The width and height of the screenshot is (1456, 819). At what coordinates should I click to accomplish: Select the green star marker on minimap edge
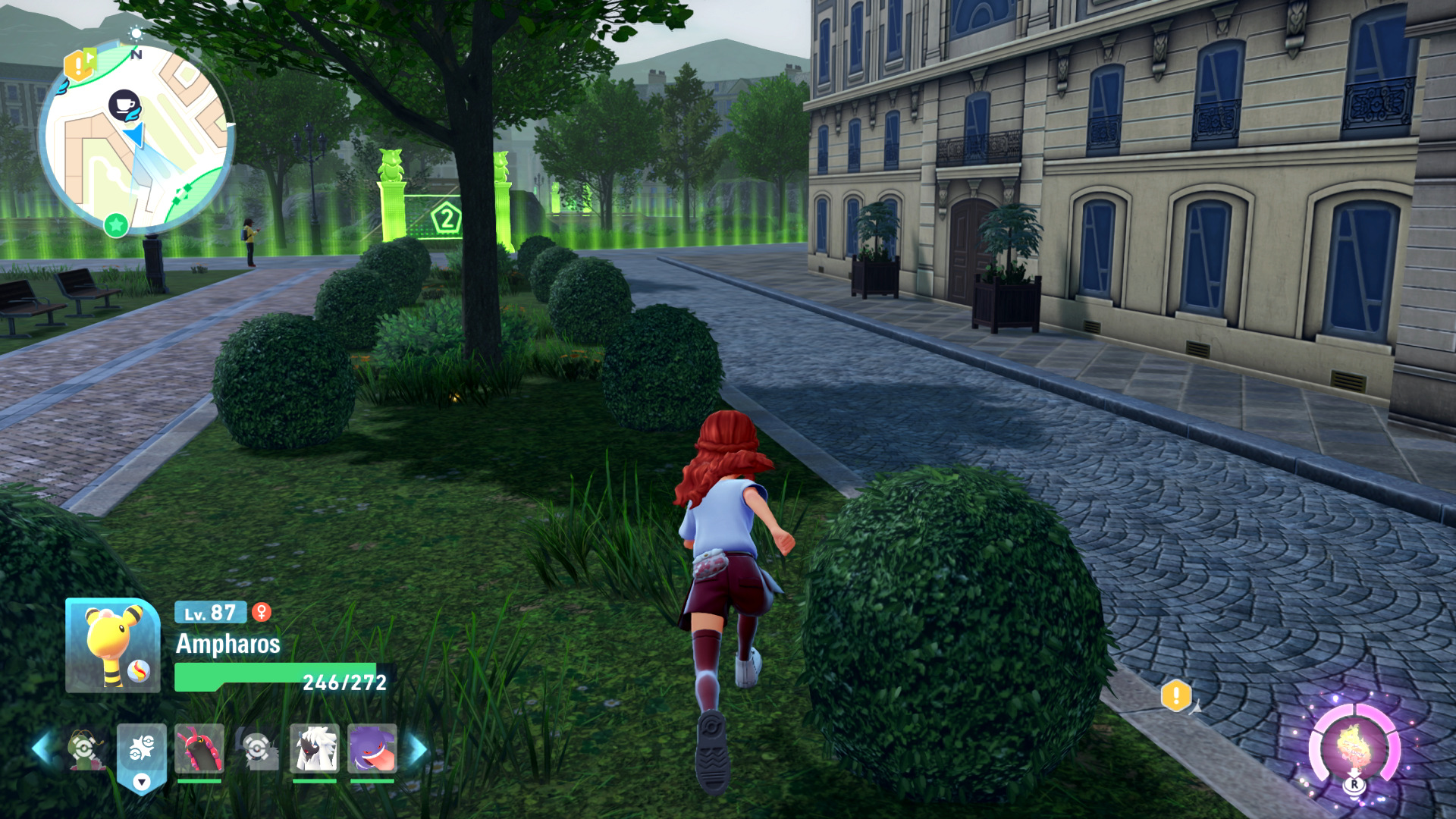click(x=116, y=225)
